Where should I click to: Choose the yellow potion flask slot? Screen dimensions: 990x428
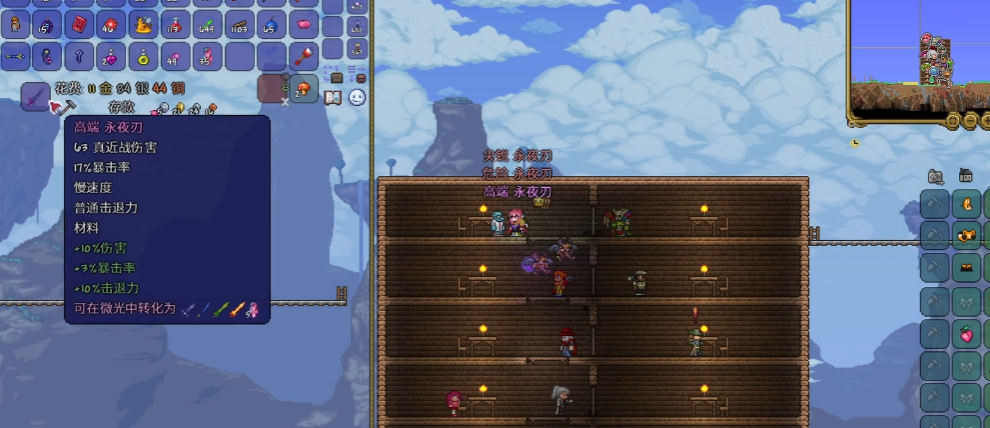[143, 56]
